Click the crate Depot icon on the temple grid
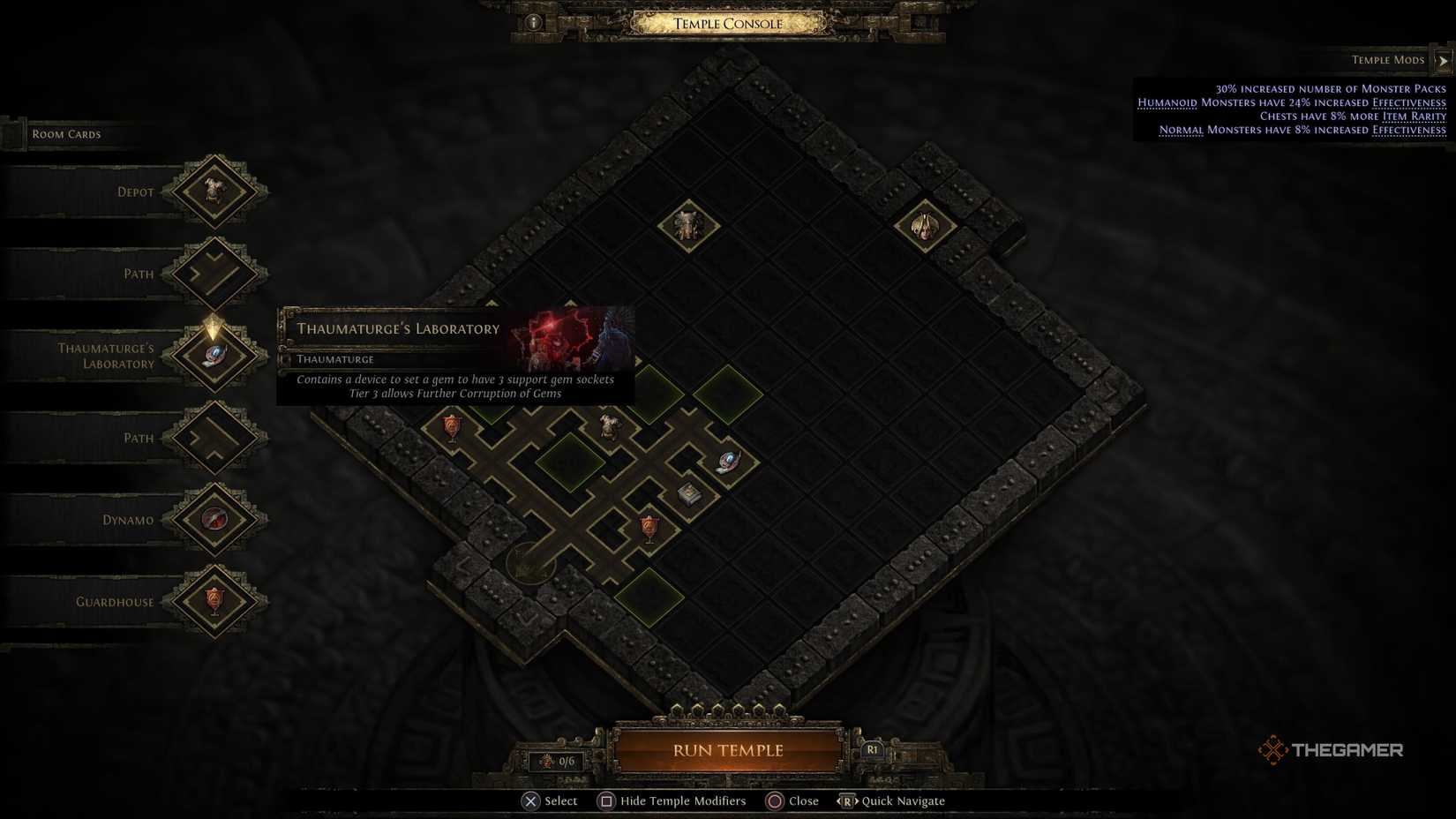This screenshot has width=1456, height=819. click(x=688, y=494)
